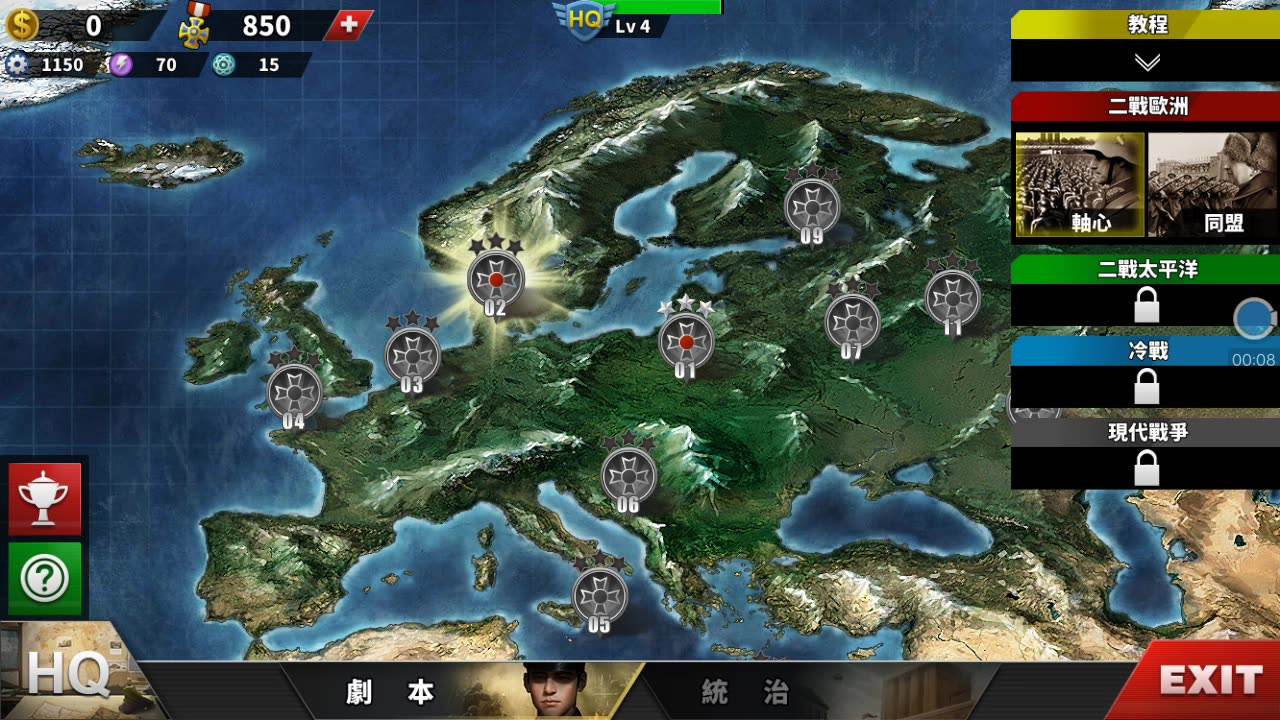Viewport: 1280px width, 720px height.
Task: Select mission marker 02 on the map
Action: coord(496,278)
